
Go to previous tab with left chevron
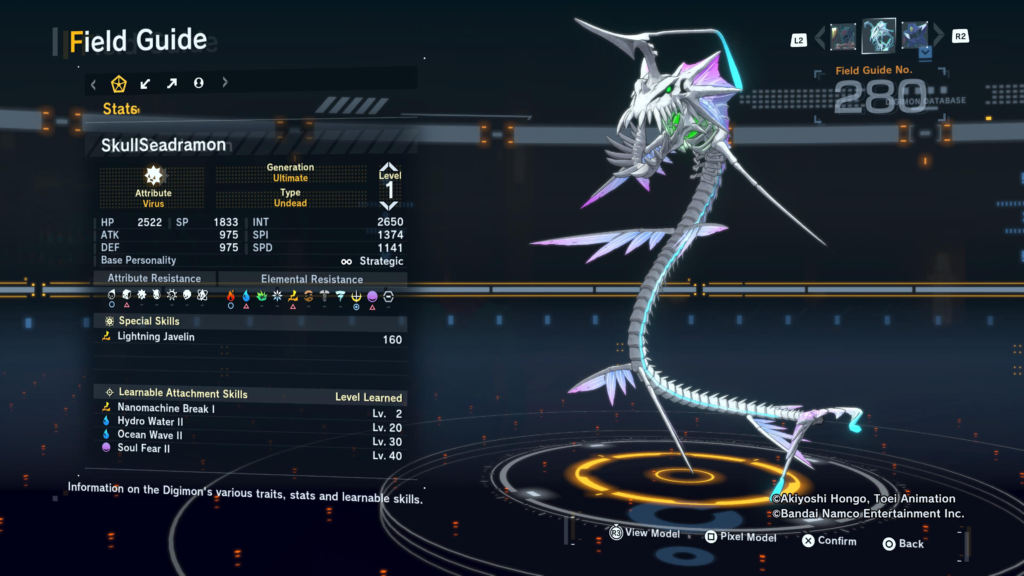point(94,84)
